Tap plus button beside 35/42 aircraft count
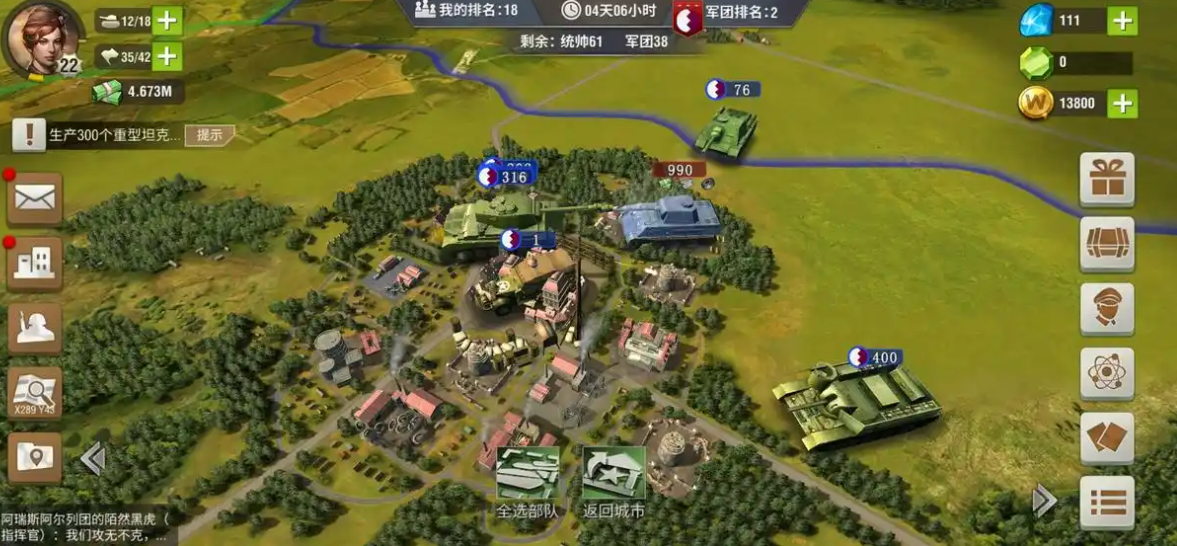 click(x=167, y=56)
